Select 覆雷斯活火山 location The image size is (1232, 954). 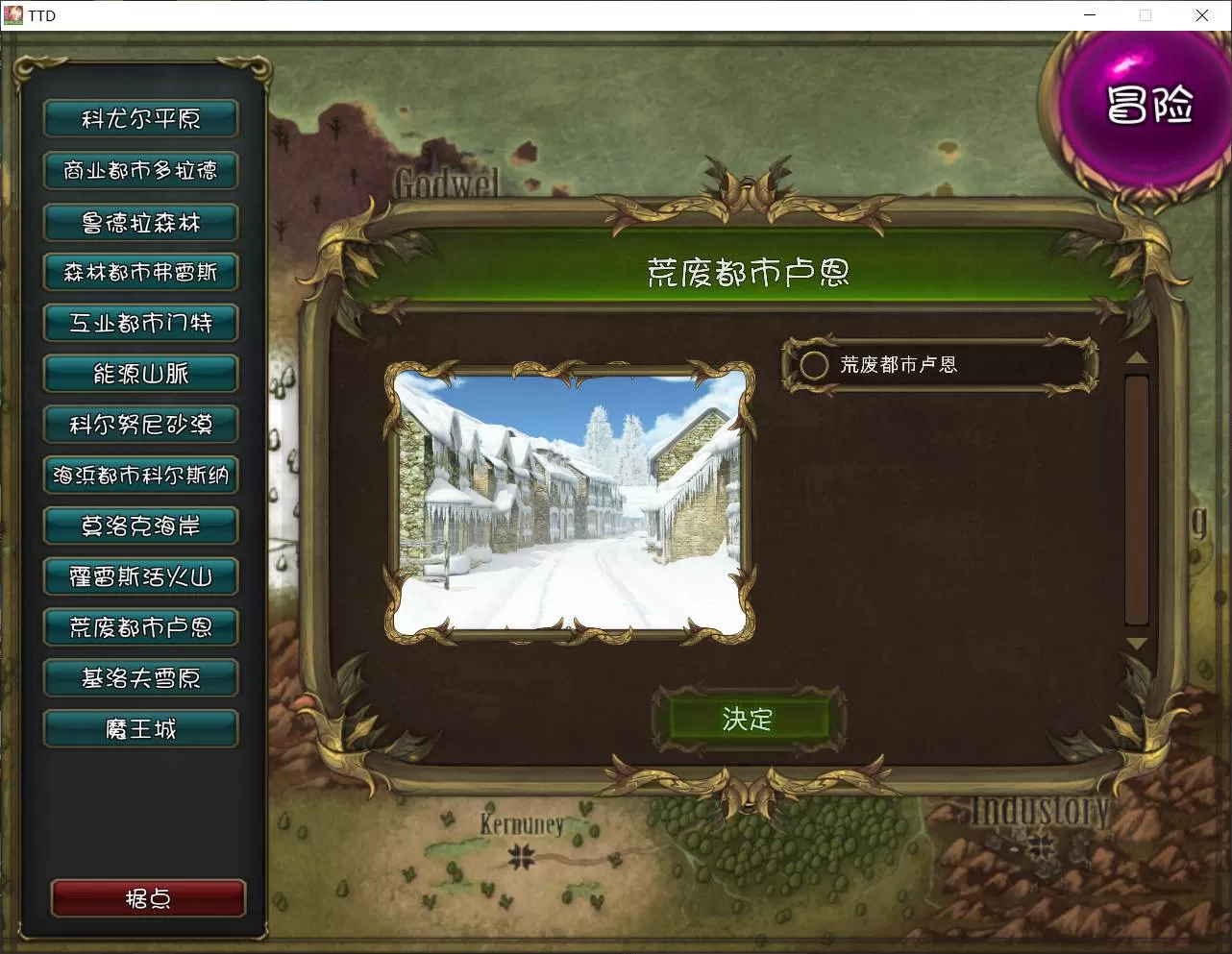[140, 576]
